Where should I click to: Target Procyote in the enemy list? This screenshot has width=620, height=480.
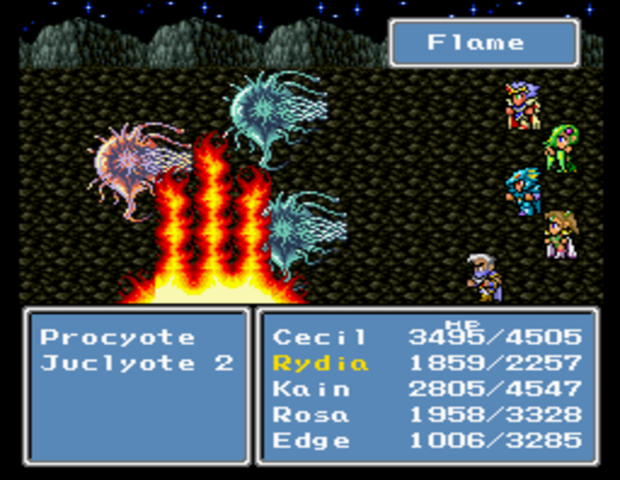[117, 337]
